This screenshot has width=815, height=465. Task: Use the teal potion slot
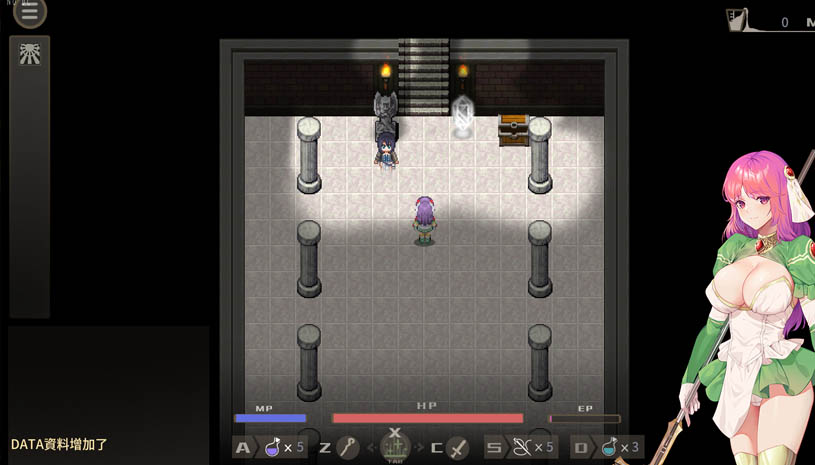(x=608, y=448)
